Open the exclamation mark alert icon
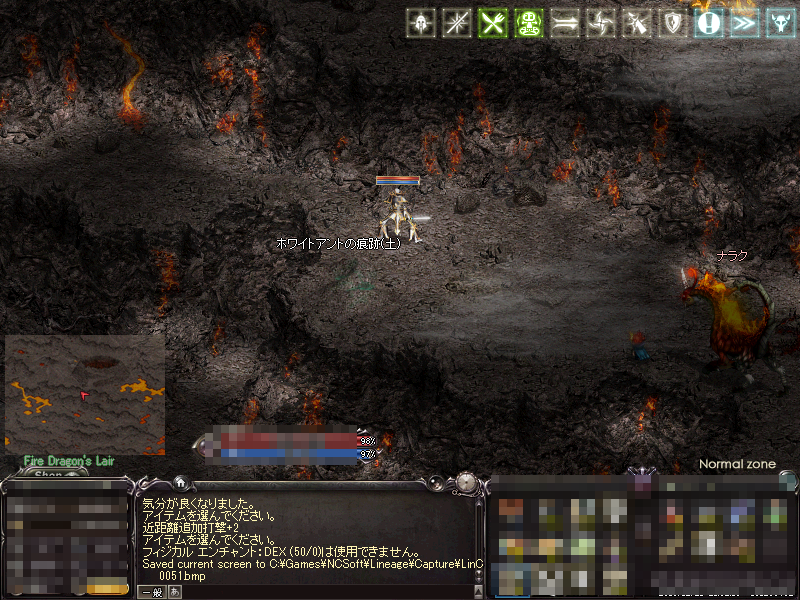This screenshot has height=600, width=800. point(709,23)
